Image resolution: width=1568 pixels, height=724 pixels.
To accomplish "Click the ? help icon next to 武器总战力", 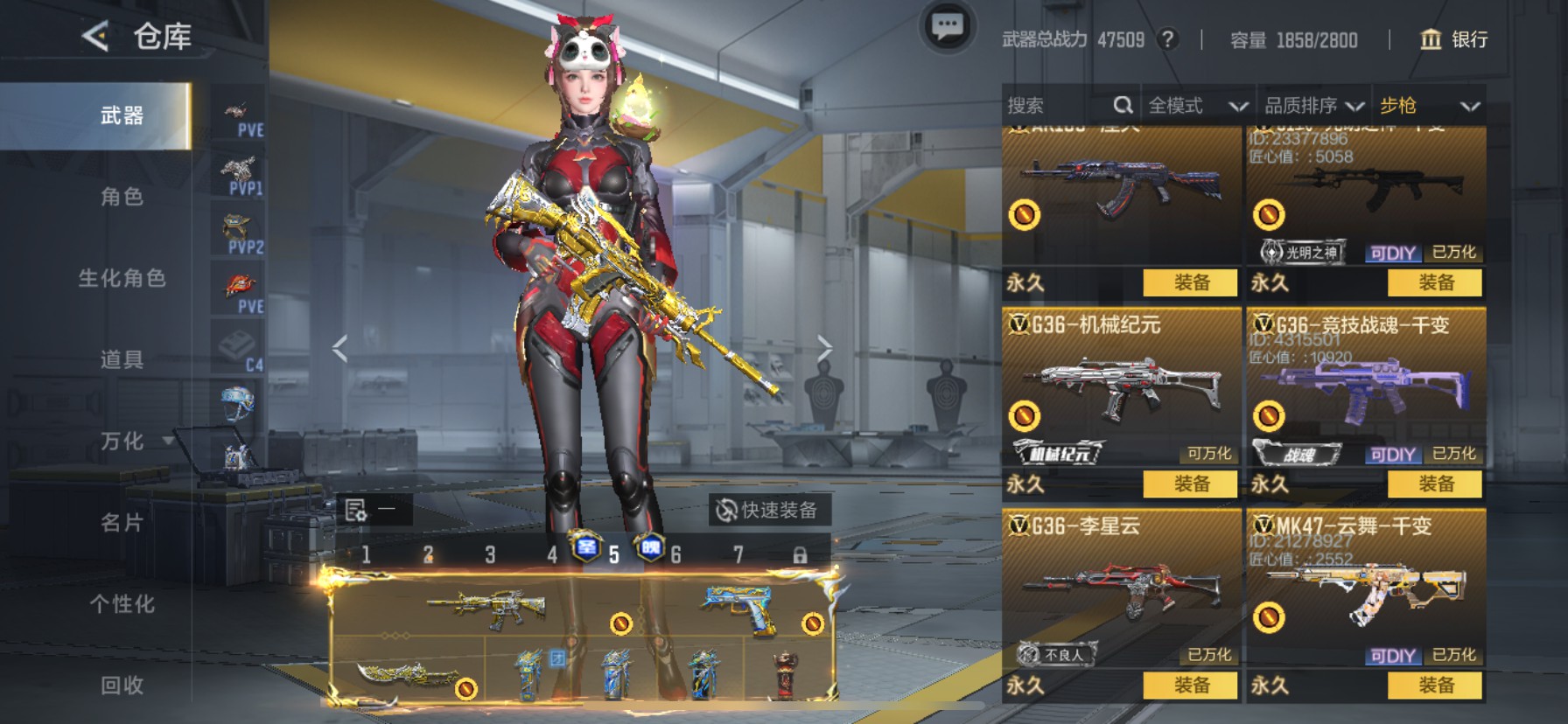I will click(1171, 39).
